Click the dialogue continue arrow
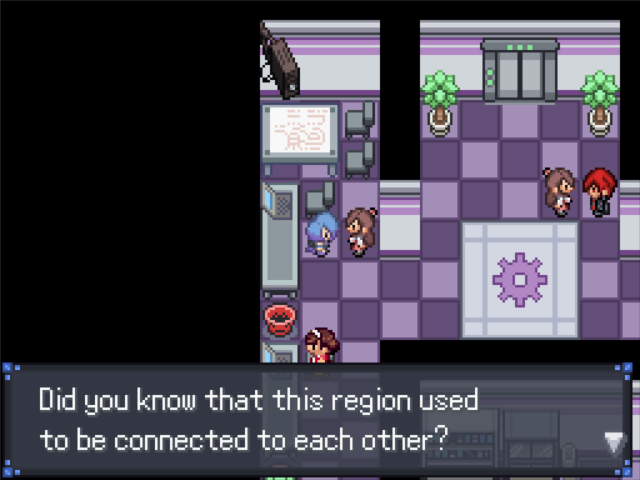Image resolution: width=640 pixels, height=480 pixels. 614,442
